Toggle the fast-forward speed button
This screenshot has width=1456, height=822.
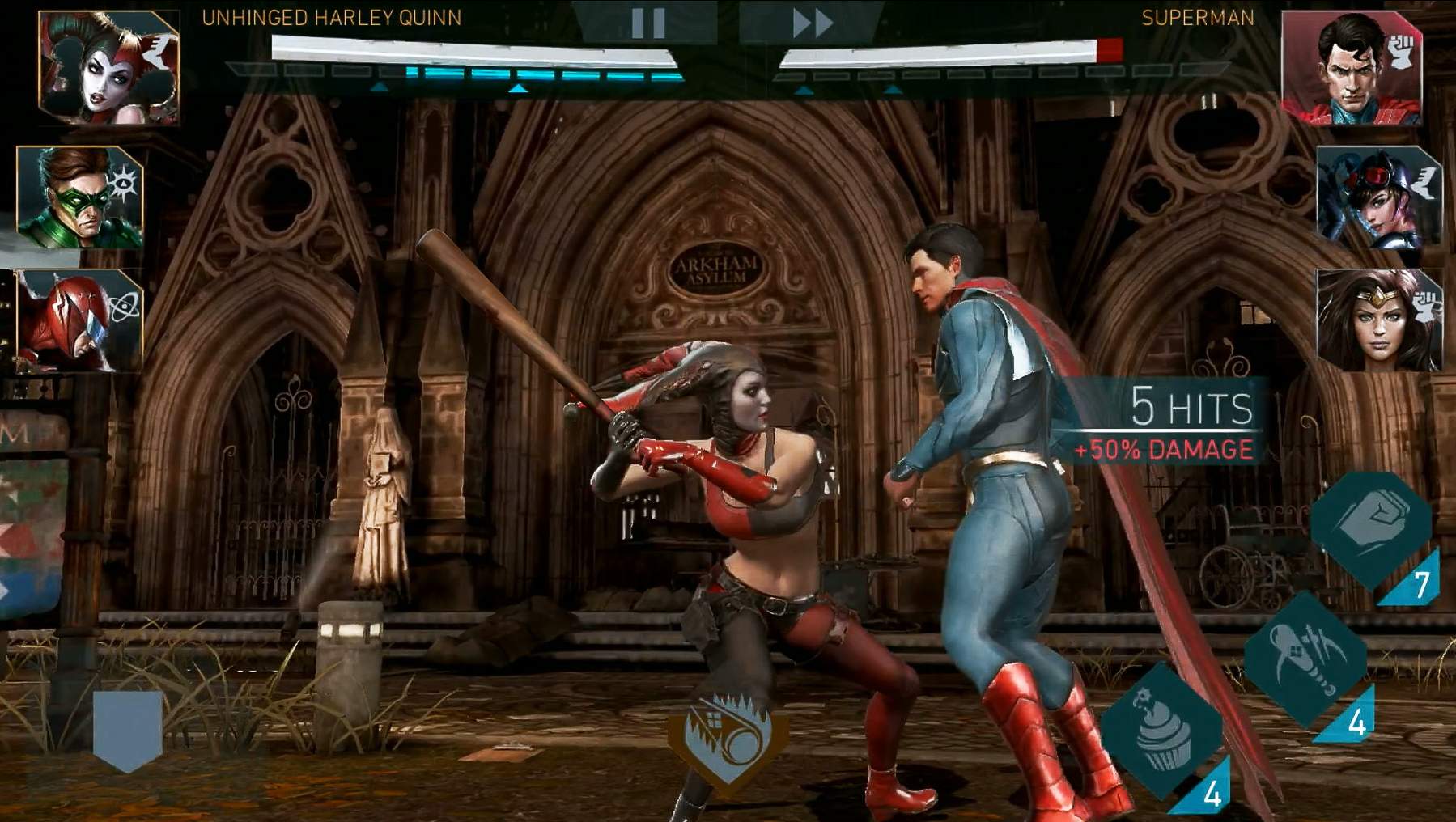[811, 23]
